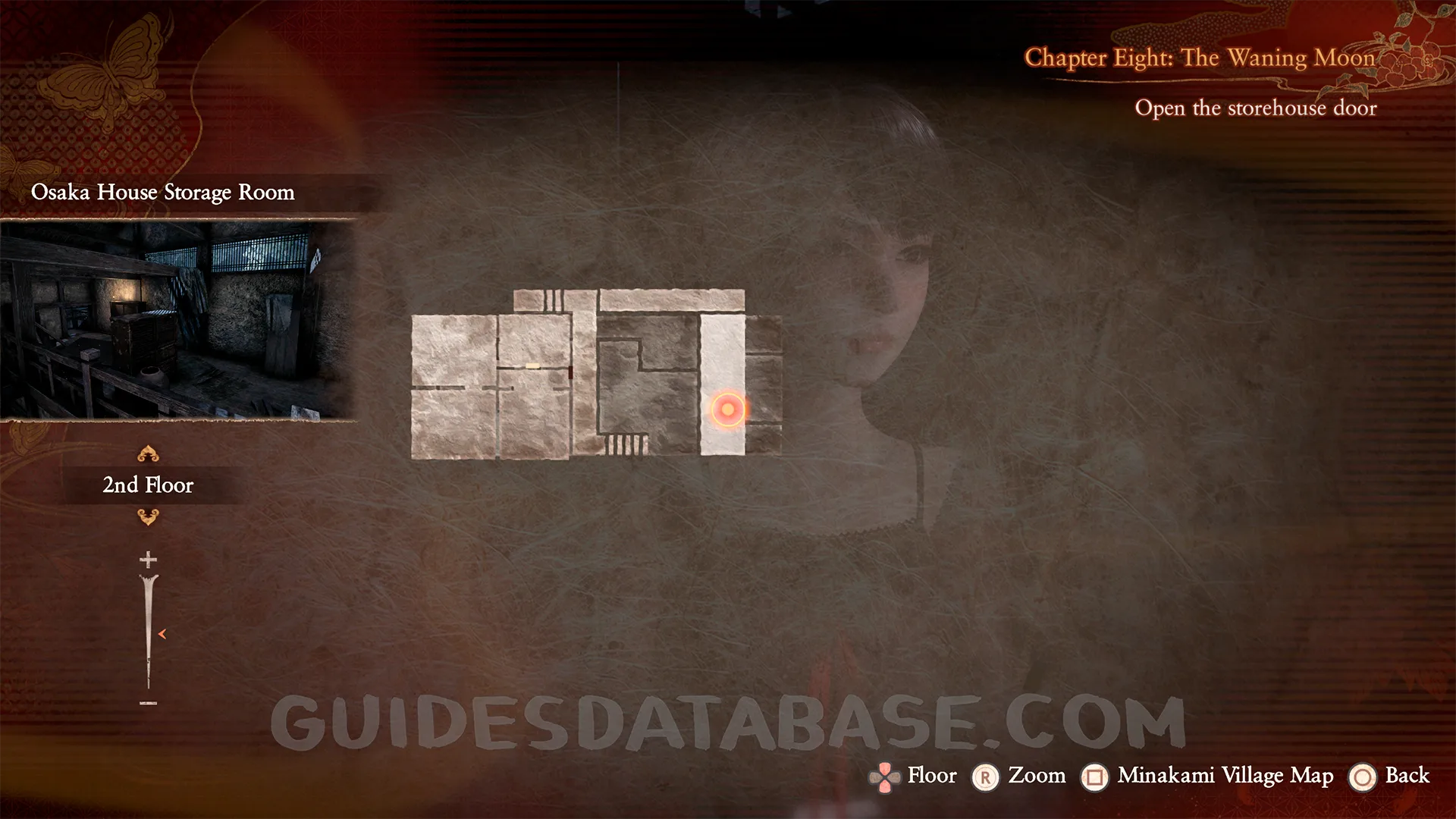This screenshot has width=1456, height=819.
Task: Go up a floor with the up arrow
Action: (148, 453)
